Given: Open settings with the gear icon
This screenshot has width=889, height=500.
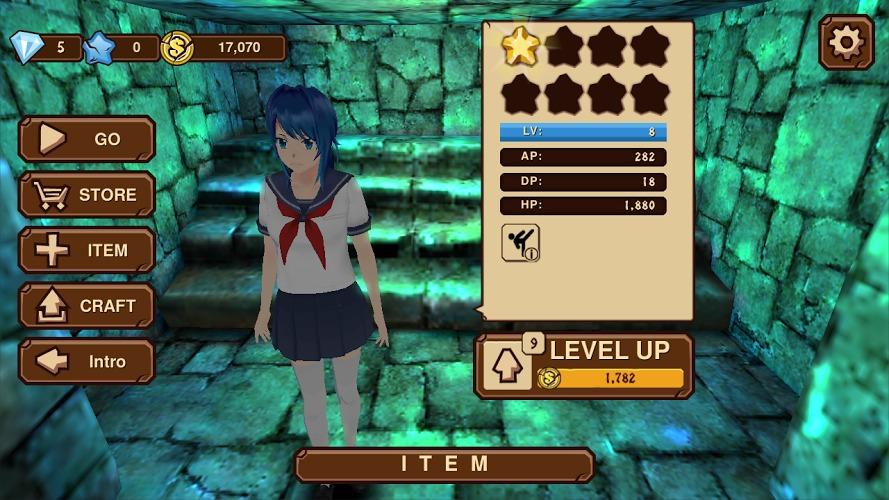Looking at the screenshot, I should [846, 43].
